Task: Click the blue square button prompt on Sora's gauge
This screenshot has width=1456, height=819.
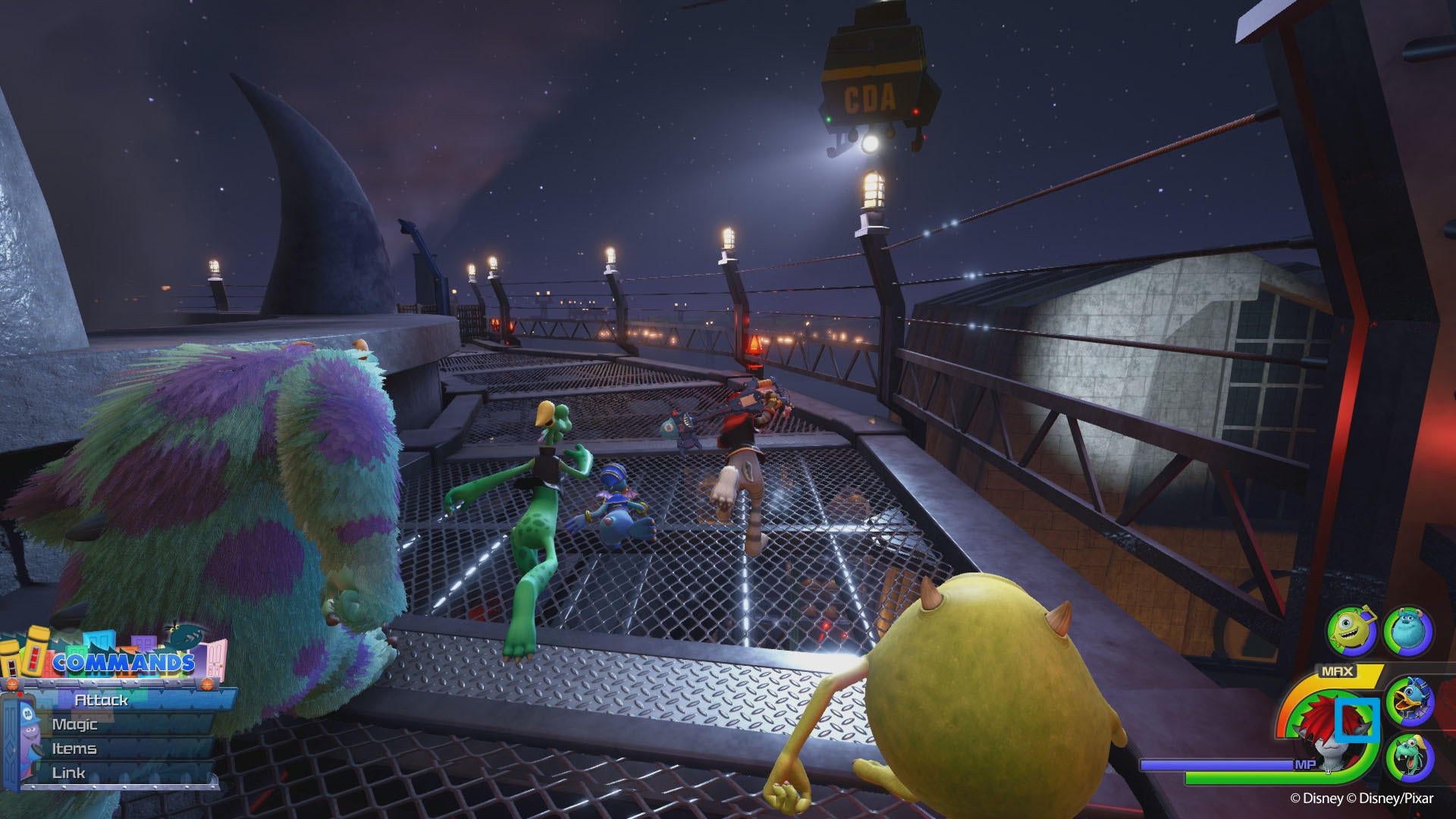Action: click(x=1357, y=720)
